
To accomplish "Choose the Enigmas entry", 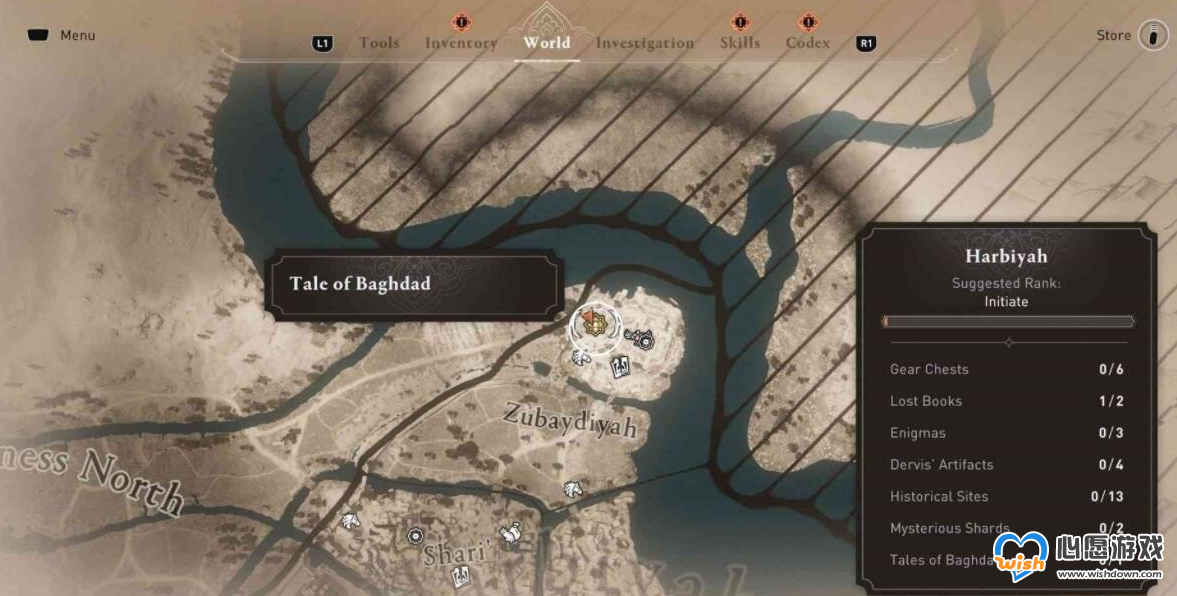I will 1007,433.
